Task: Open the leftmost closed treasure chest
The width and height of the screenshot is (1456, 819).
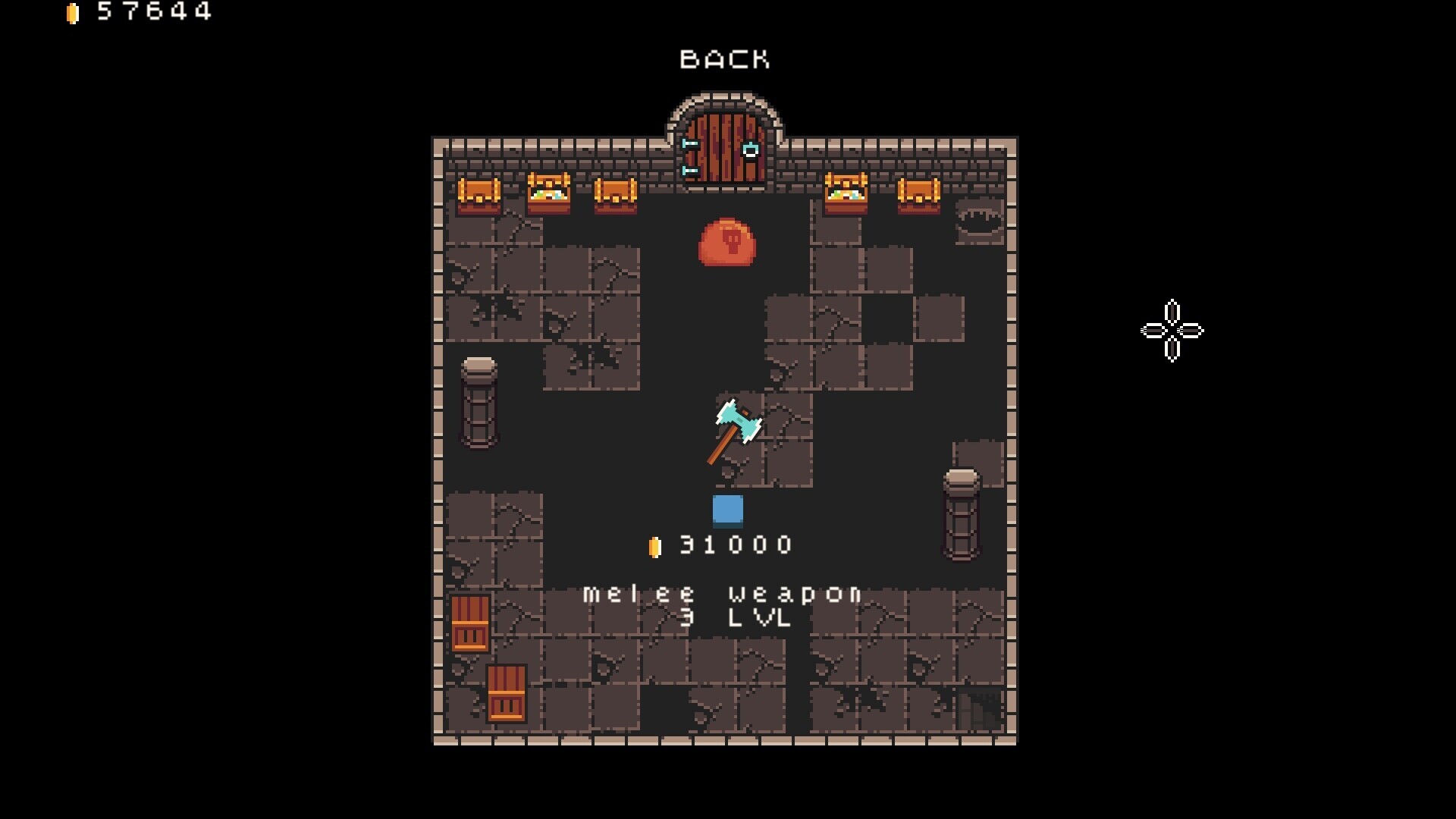Action: (x=478, y=196)
